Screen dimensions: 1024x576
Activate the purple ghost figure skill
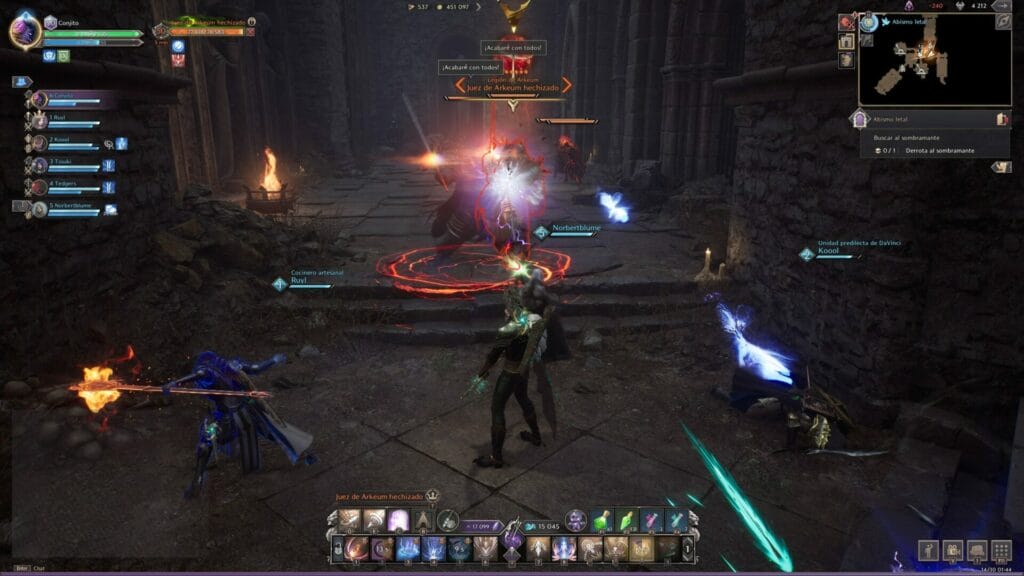[398, 520]
